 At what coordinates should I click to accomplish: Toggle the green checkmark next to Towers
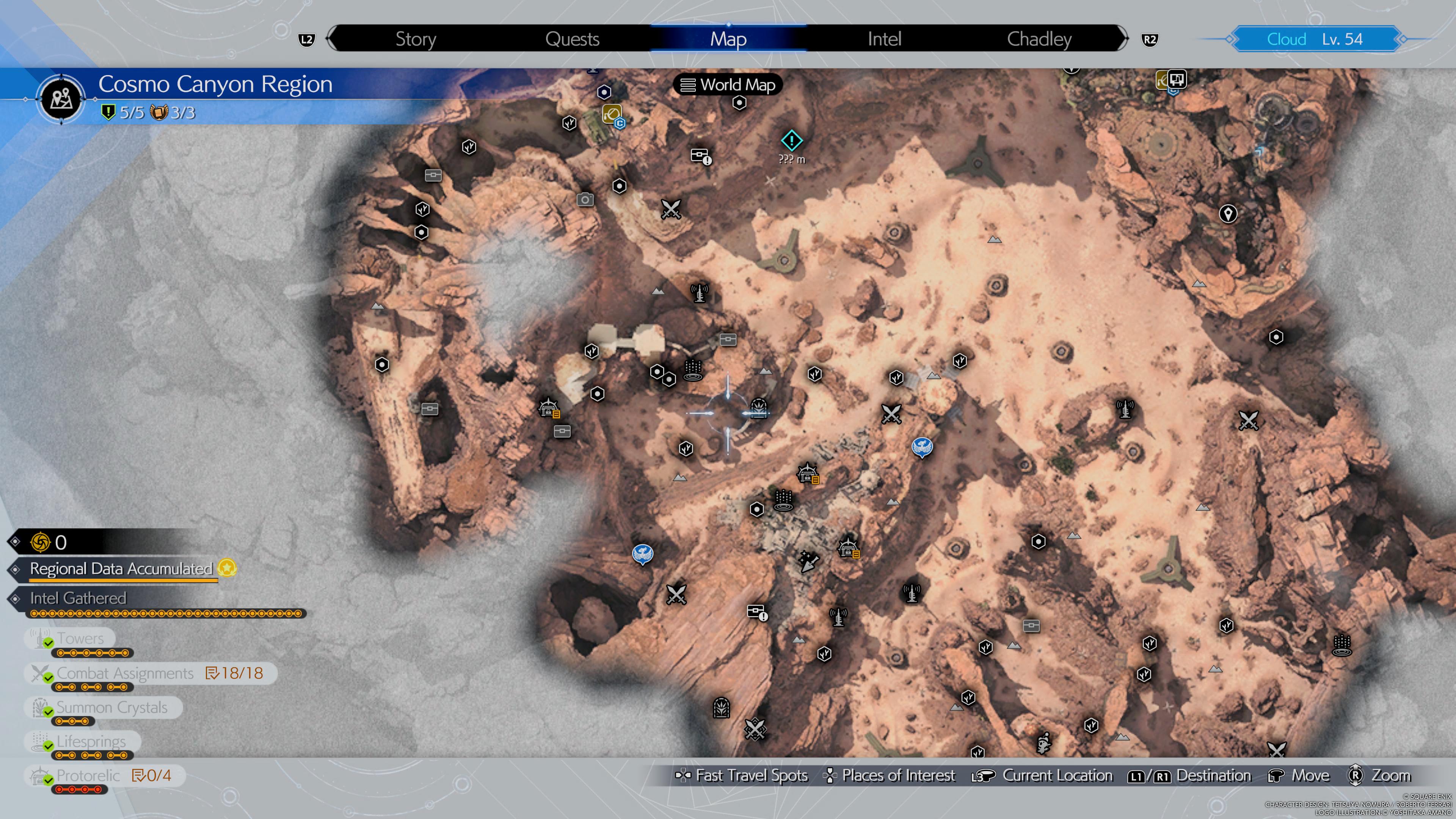click(x=48, y=643)
